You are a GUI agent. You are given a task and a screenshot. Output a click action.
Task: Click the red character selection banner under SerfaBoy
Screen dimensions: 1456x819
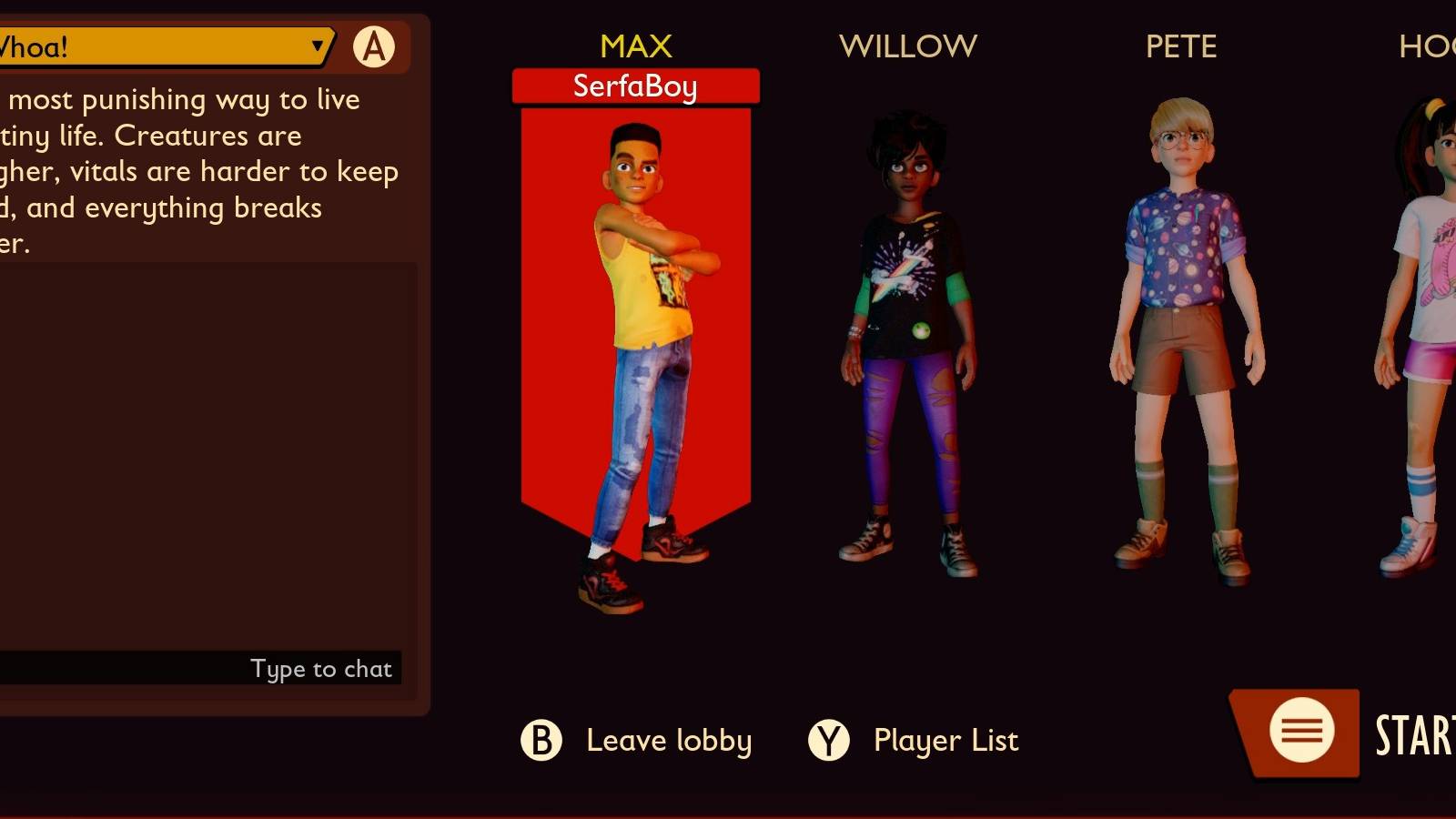click(637, 318)
